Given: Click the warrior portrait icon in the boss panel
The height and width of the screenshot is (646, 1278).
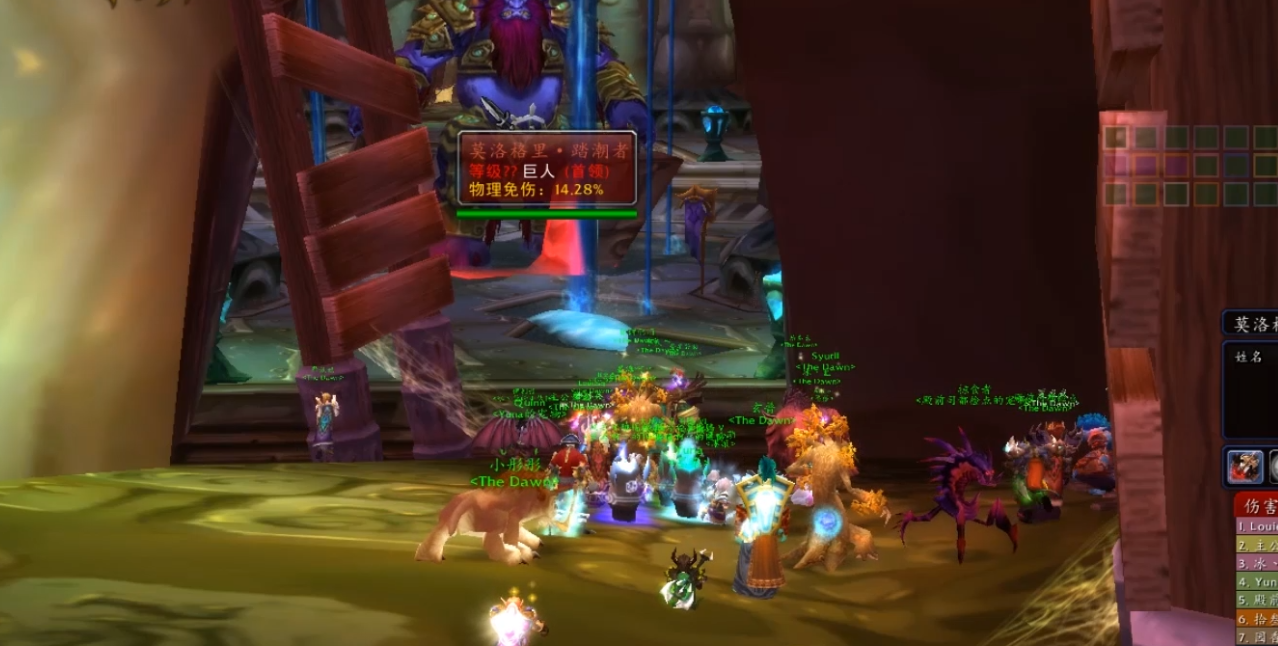Looking at the screenshot, I should tap(1244, 466).
